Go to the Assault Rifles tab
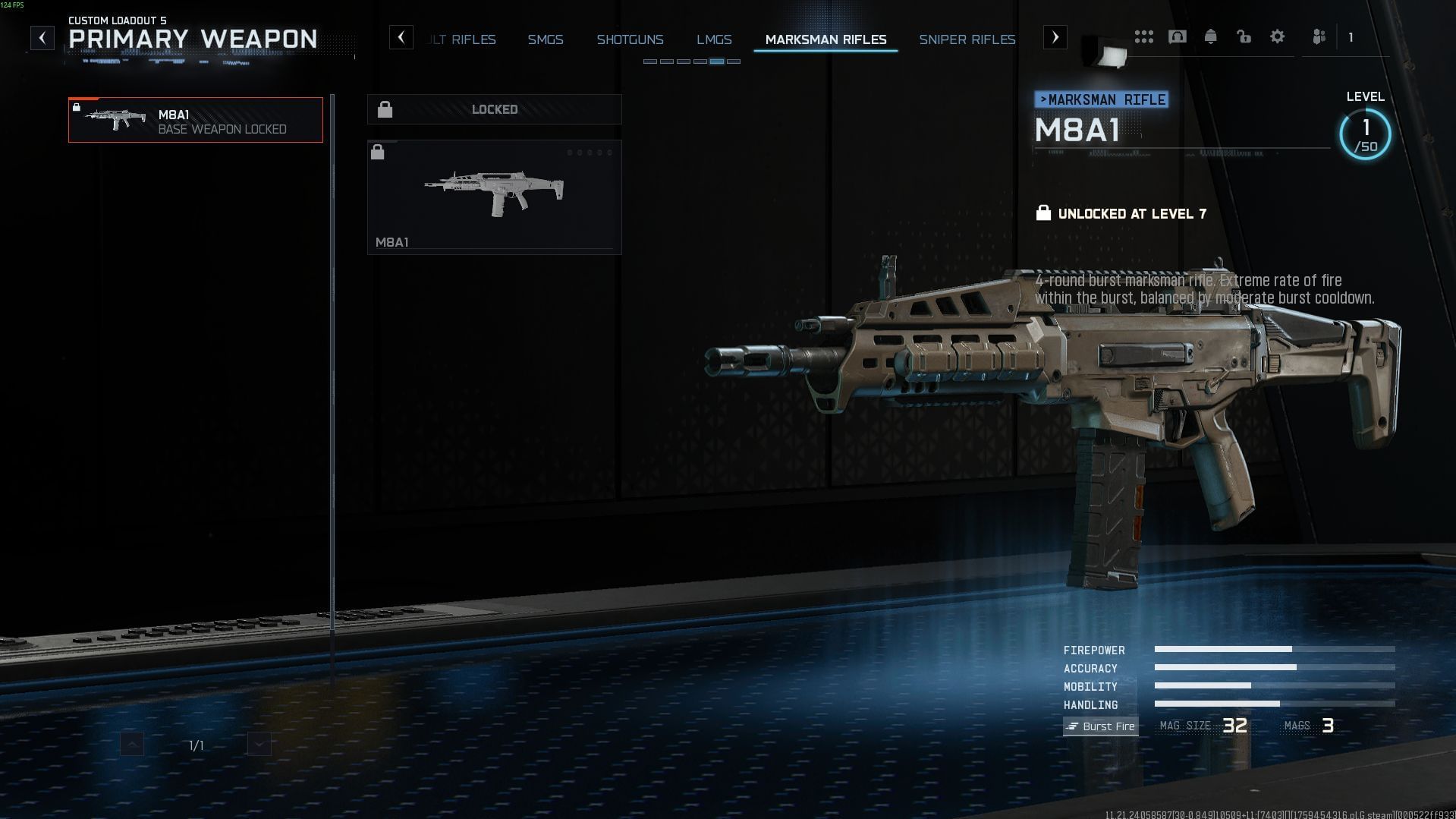Screen dimensions: 1456x819 (x=463, y=39)
